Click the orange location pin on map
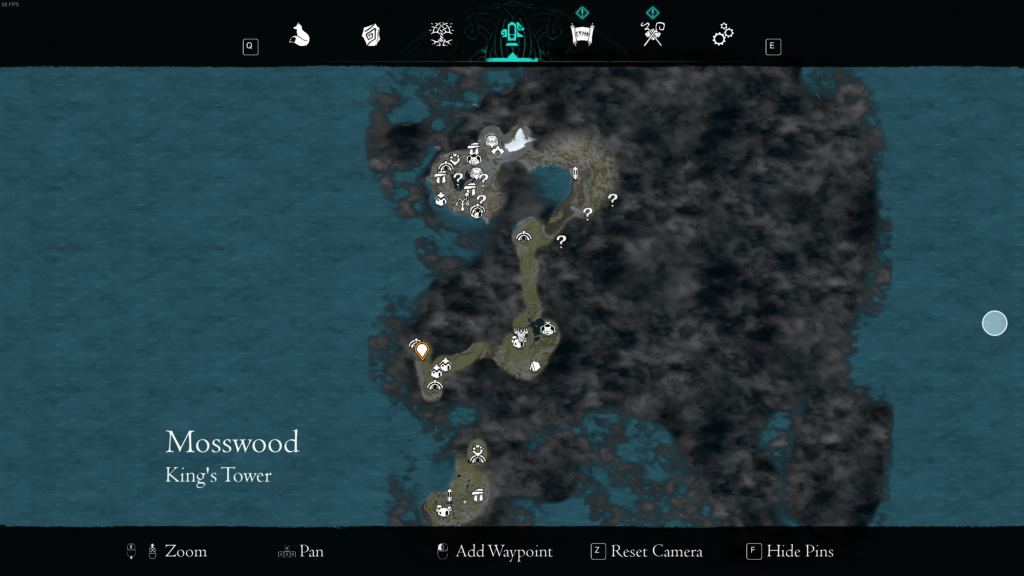This screenshot has width=1024, height=576. point(422,350)
